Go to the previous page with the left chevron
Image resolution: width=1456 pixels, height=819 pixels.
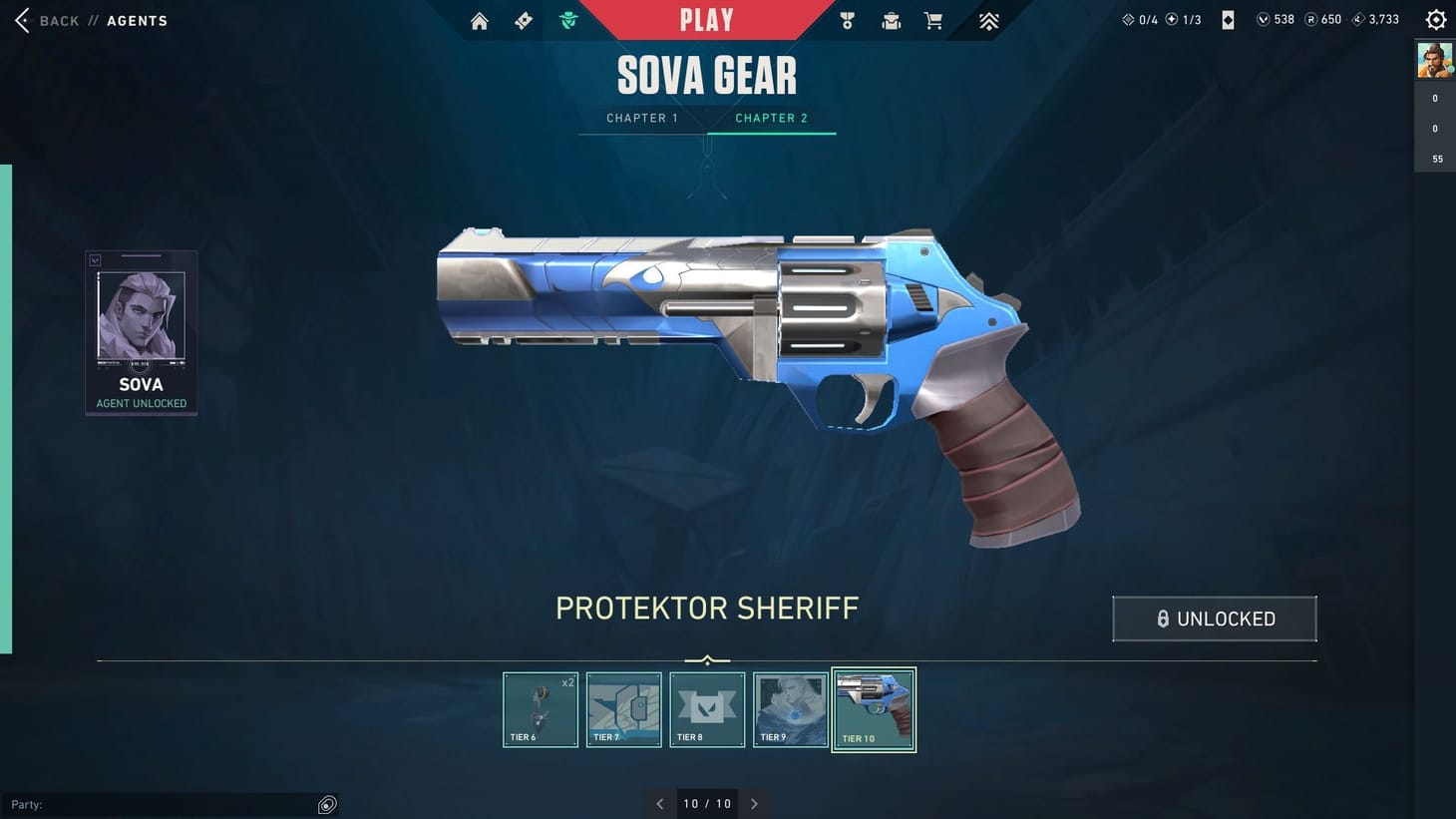tap(659, 803)
